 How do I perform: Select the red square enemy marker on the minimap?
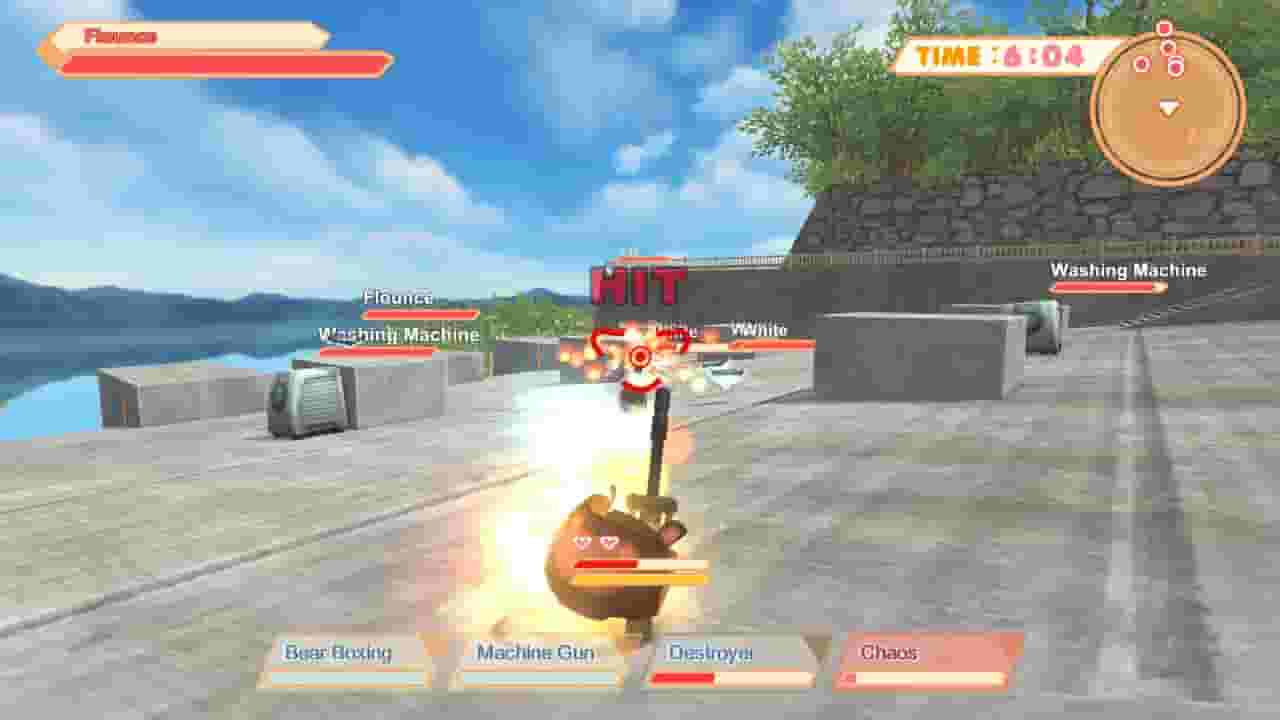point(1164,28)
